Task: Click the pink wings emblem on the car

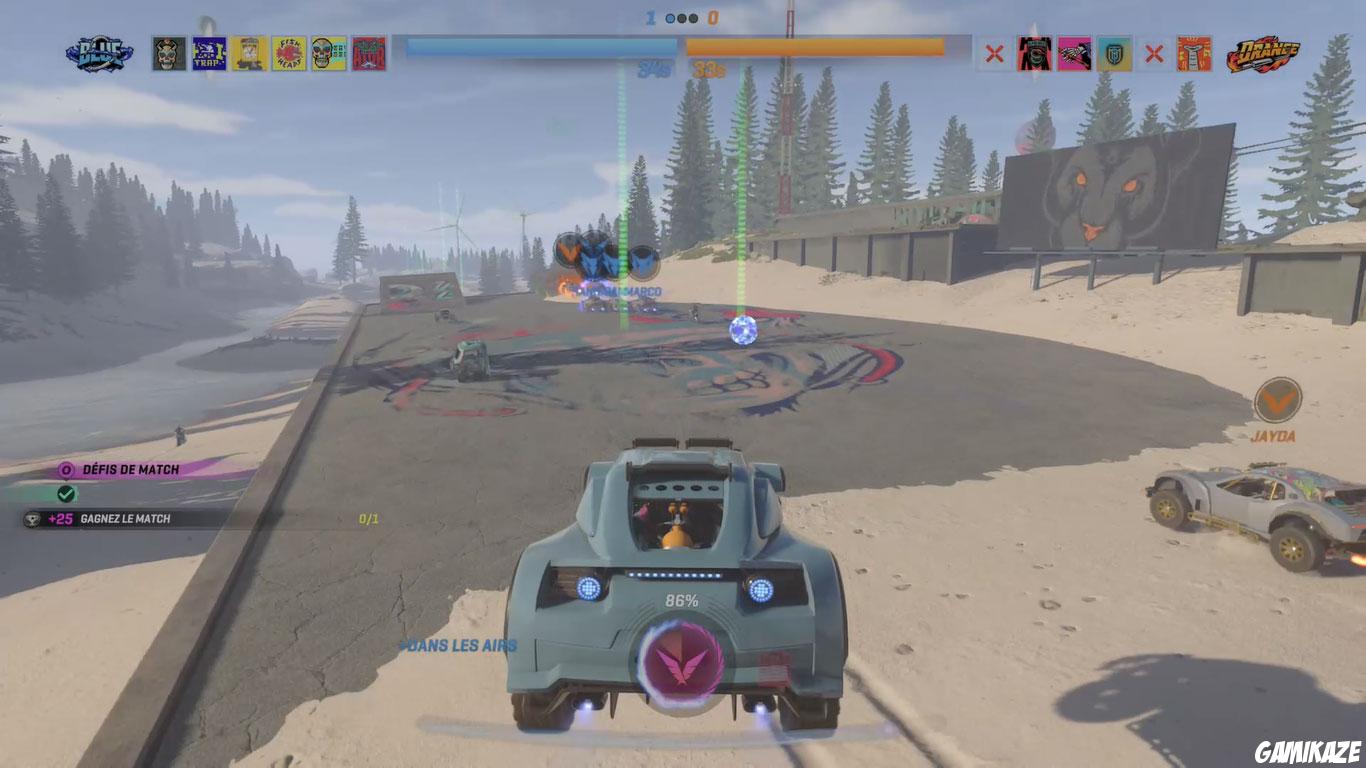Action: pyautogui.click(x=677, y=665)
